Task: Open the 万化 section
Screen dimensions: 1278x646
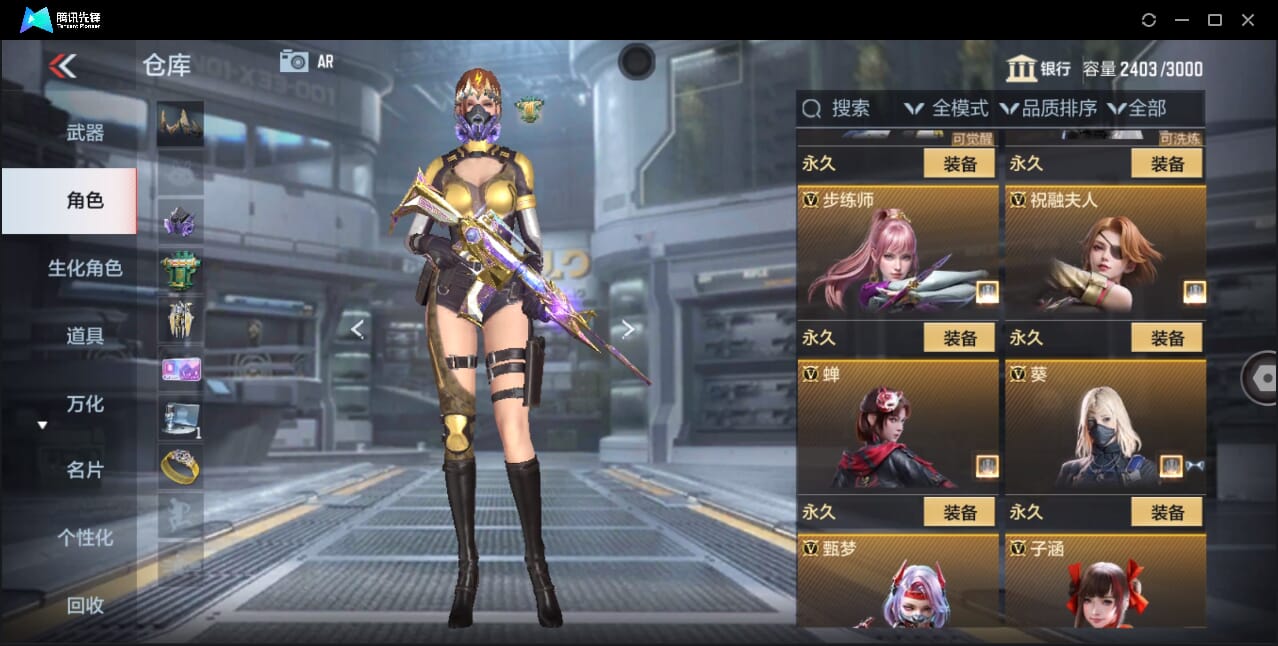Action: point(85,404)
